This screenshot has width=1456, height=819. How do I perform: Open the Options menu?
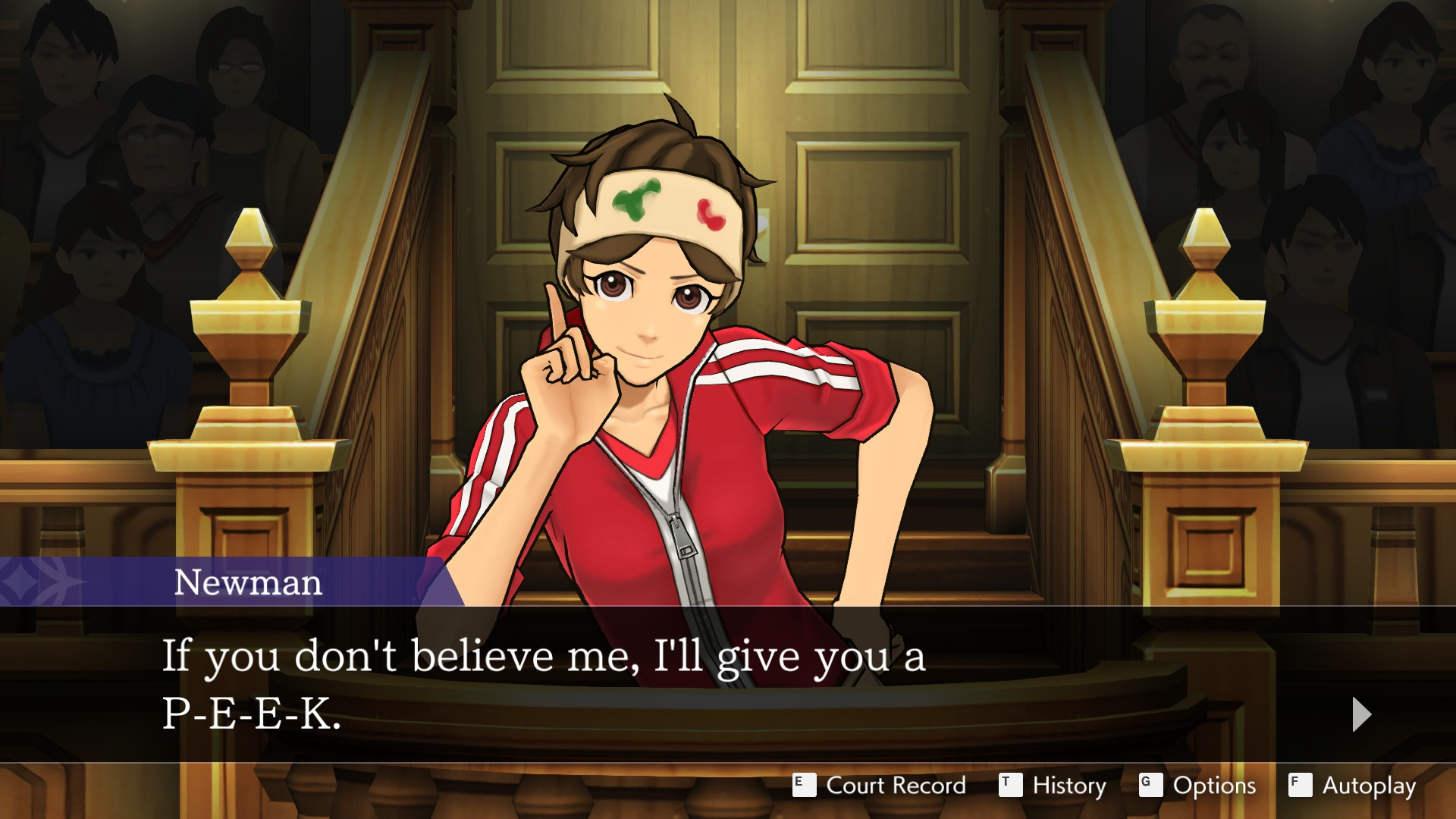[1198, 786]
